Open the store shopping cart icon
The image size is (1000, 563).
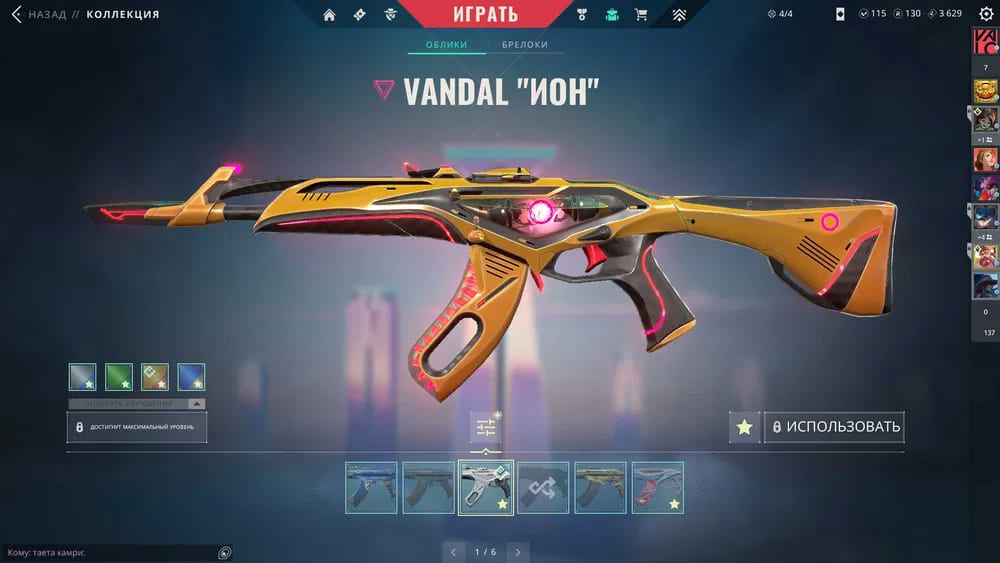tap(642, 15)
